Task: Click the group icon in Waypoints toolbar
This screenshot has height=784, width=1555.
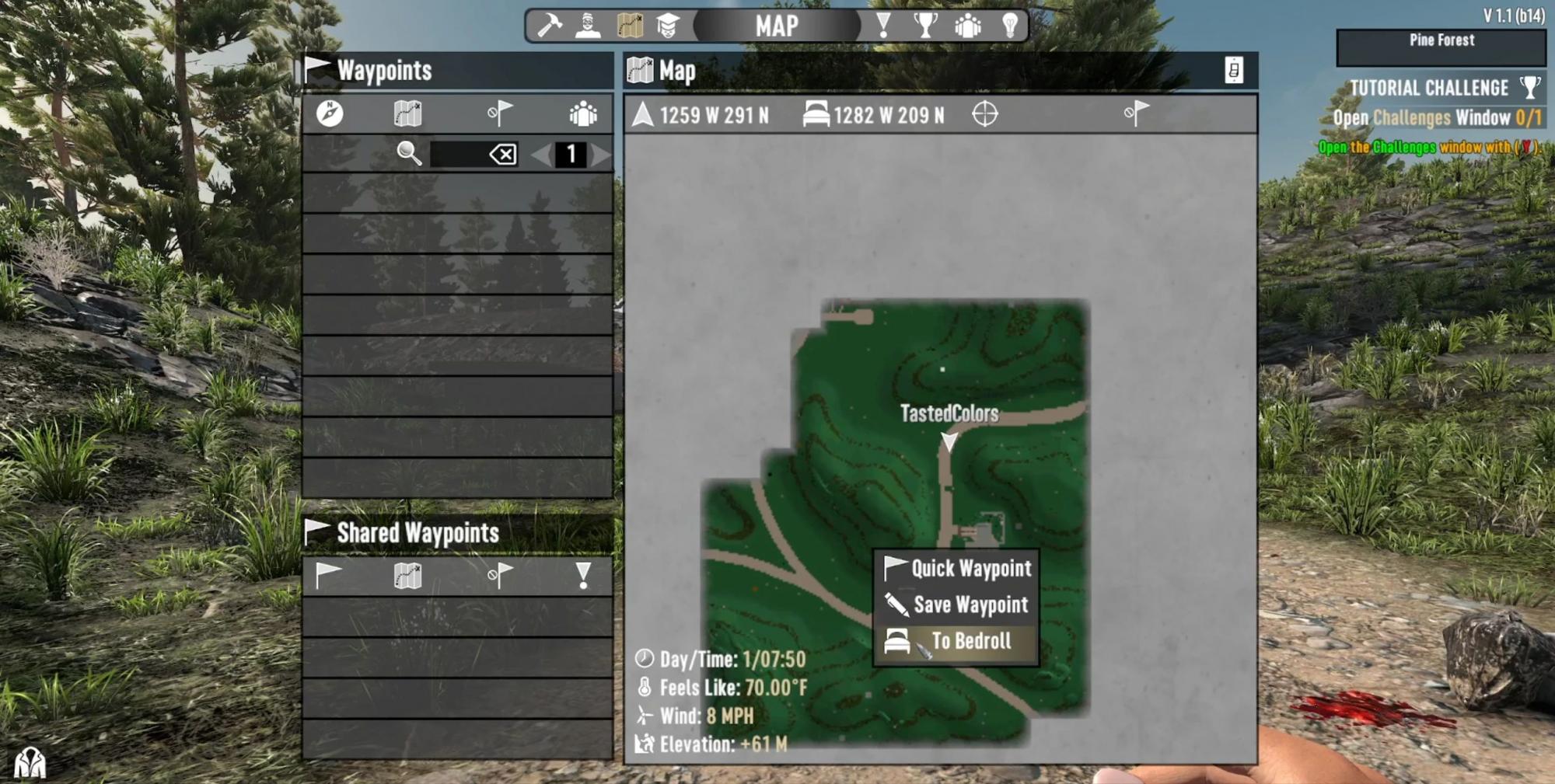Action: (583, 114)
